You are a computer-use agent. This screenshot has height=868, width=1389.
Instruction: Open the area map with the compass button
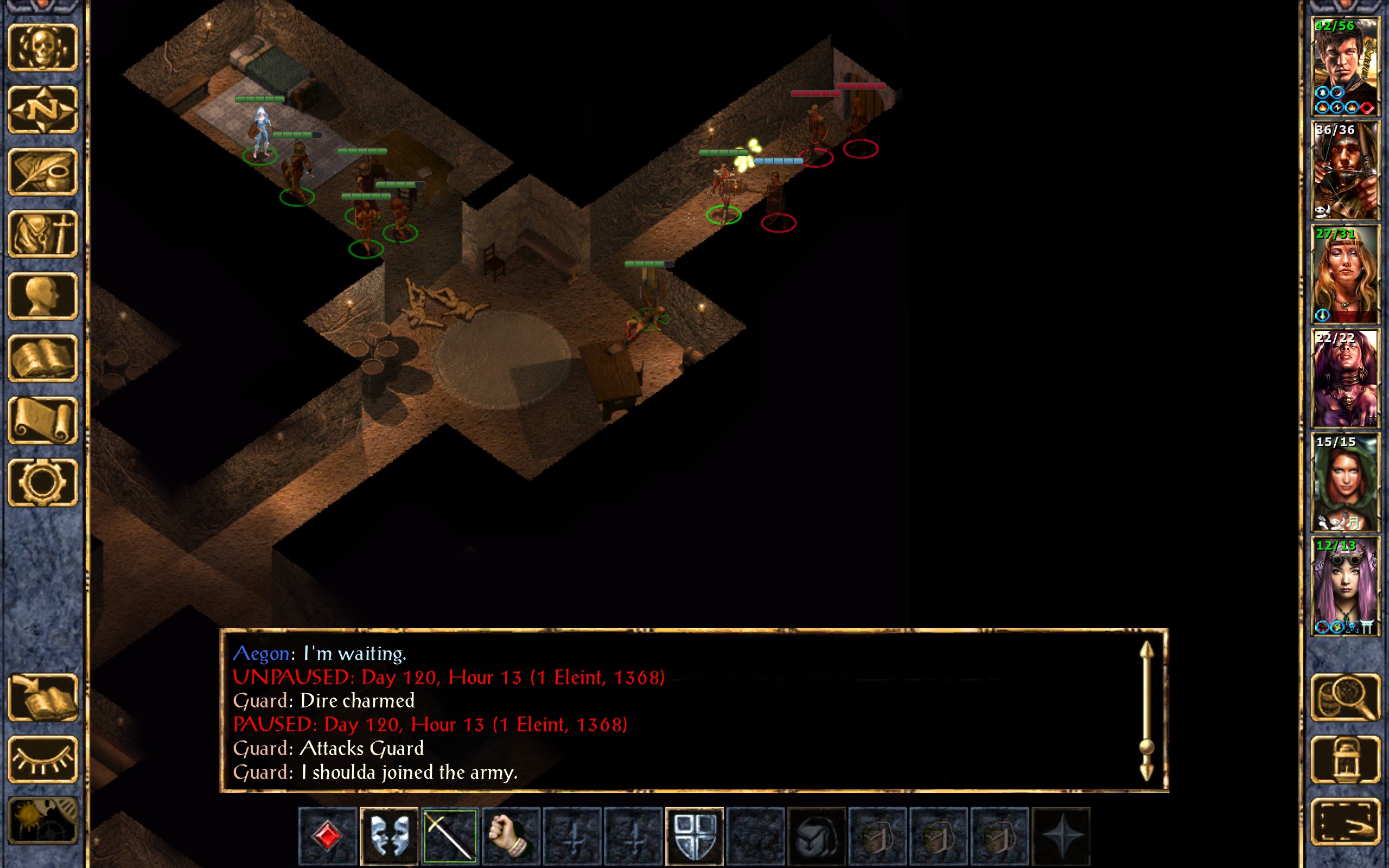click(x=43, y=110)
